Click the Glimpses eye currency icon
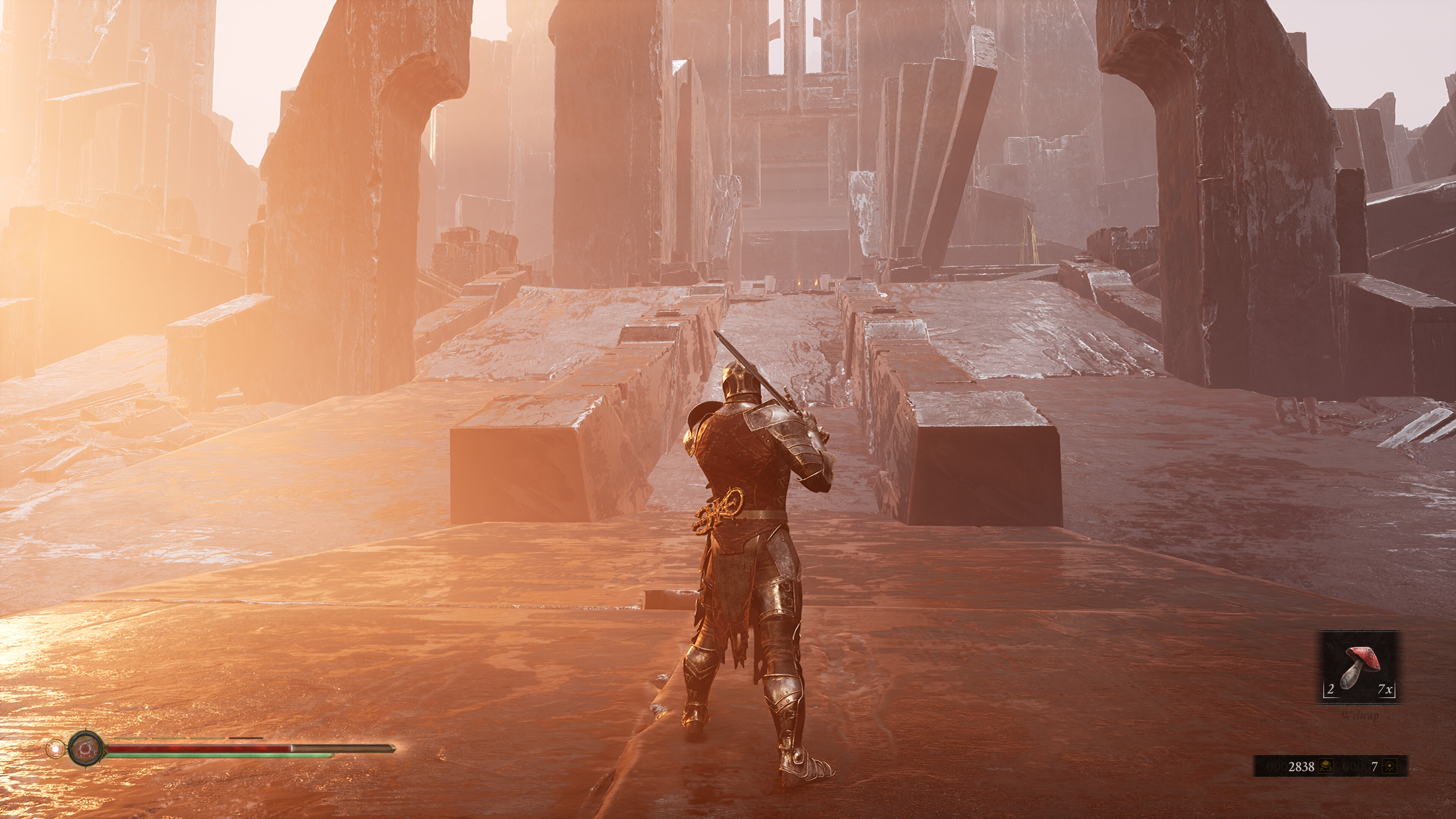 [x=1390, y=766]
